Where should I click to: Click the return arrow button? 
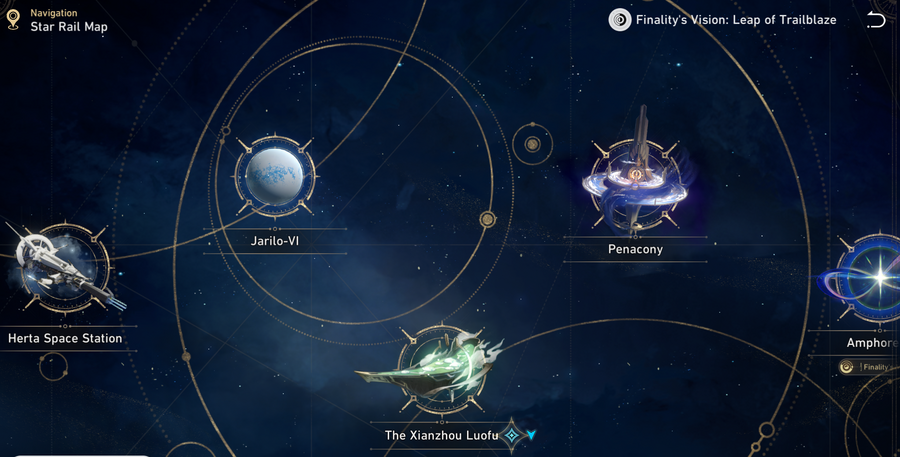point(876,20)
